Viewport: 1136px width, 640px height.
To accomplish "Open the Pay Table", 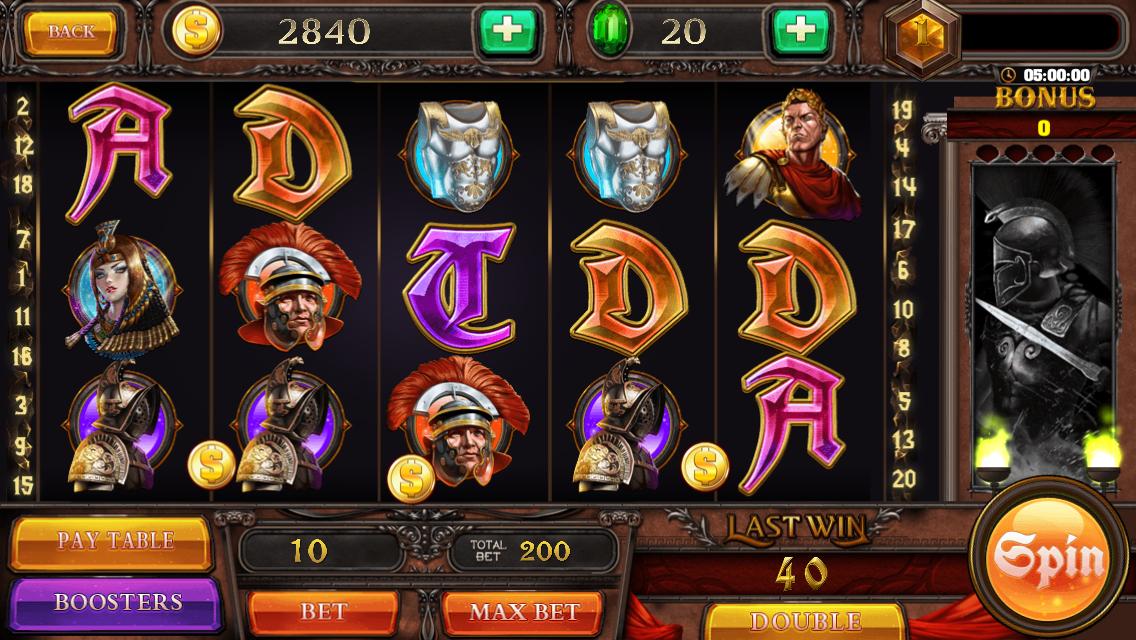I will pos(115,541).
